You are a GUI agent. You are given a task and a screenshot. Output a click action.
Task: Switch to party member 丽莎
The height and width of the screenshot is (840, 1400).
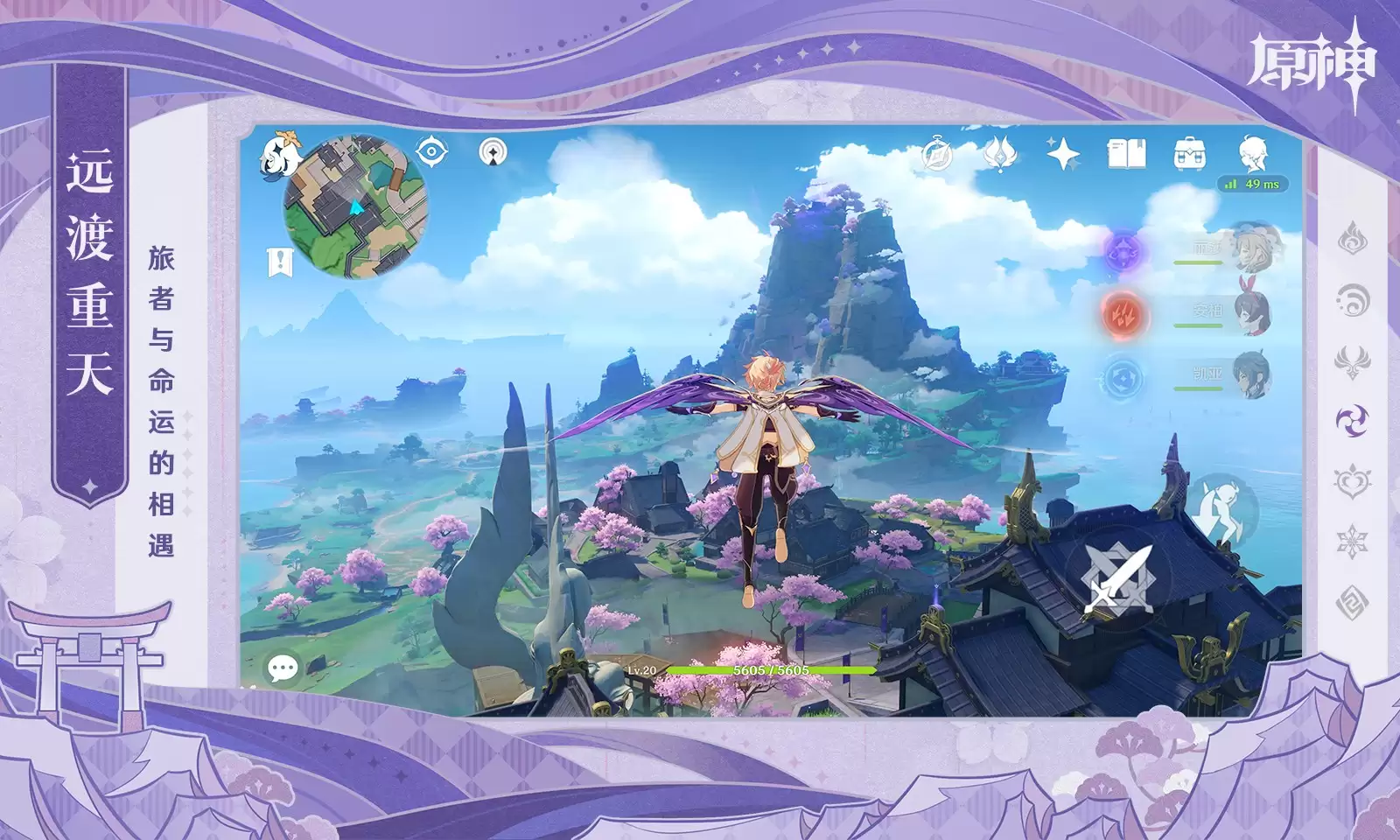pyautogui.click(x=1253, y=247)
